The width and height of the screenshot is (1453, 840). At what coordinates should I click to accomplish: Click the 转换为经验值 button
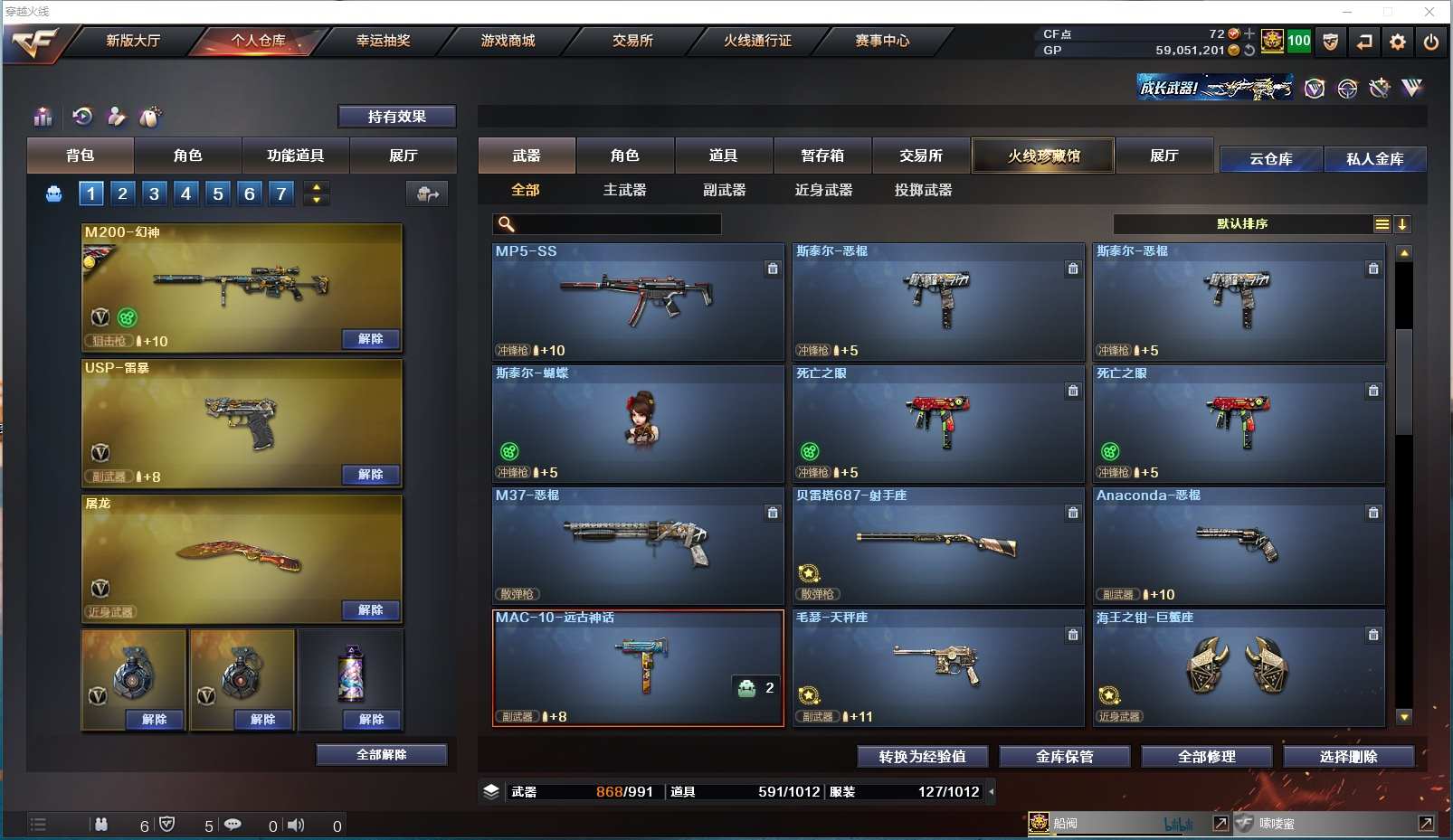[x=922, y=757]
